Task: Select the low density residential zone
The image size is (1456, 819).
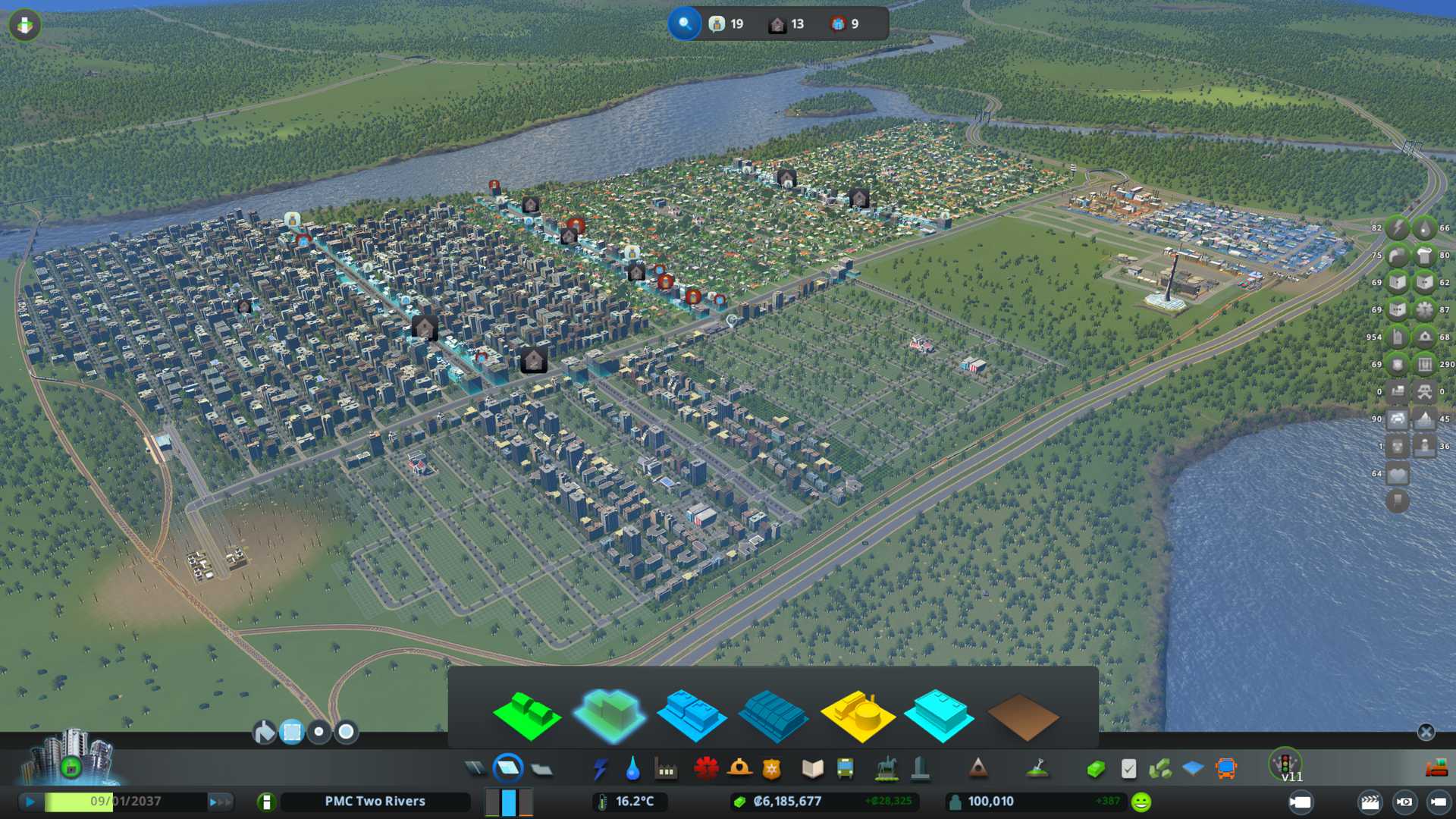Action: [x=527, y=715]
